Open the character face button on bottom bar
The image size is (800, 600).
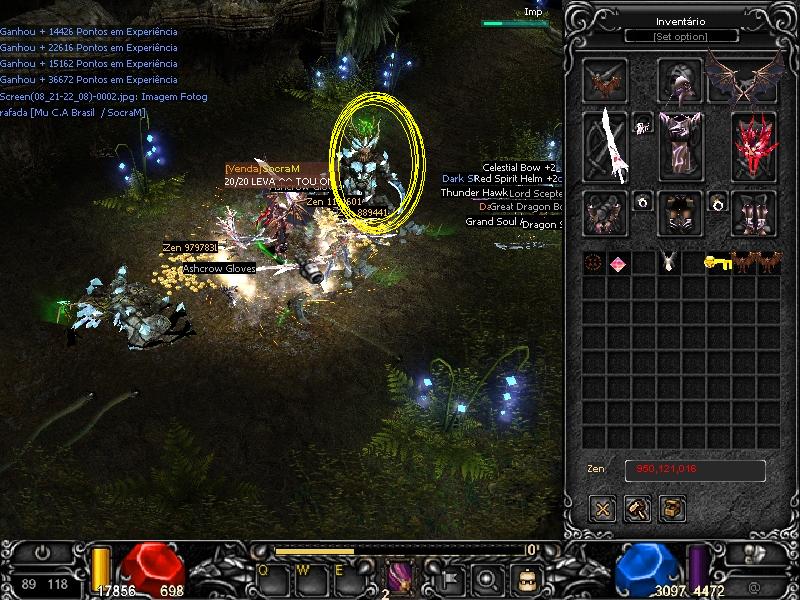point(524,578)
